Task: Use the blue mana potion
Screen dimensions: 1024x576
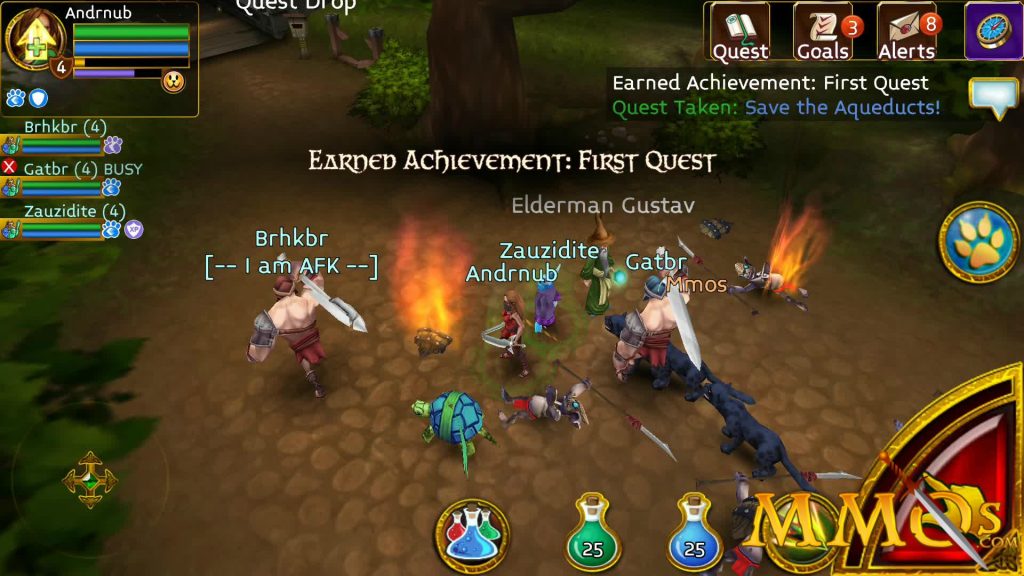Action: (694, 532)
